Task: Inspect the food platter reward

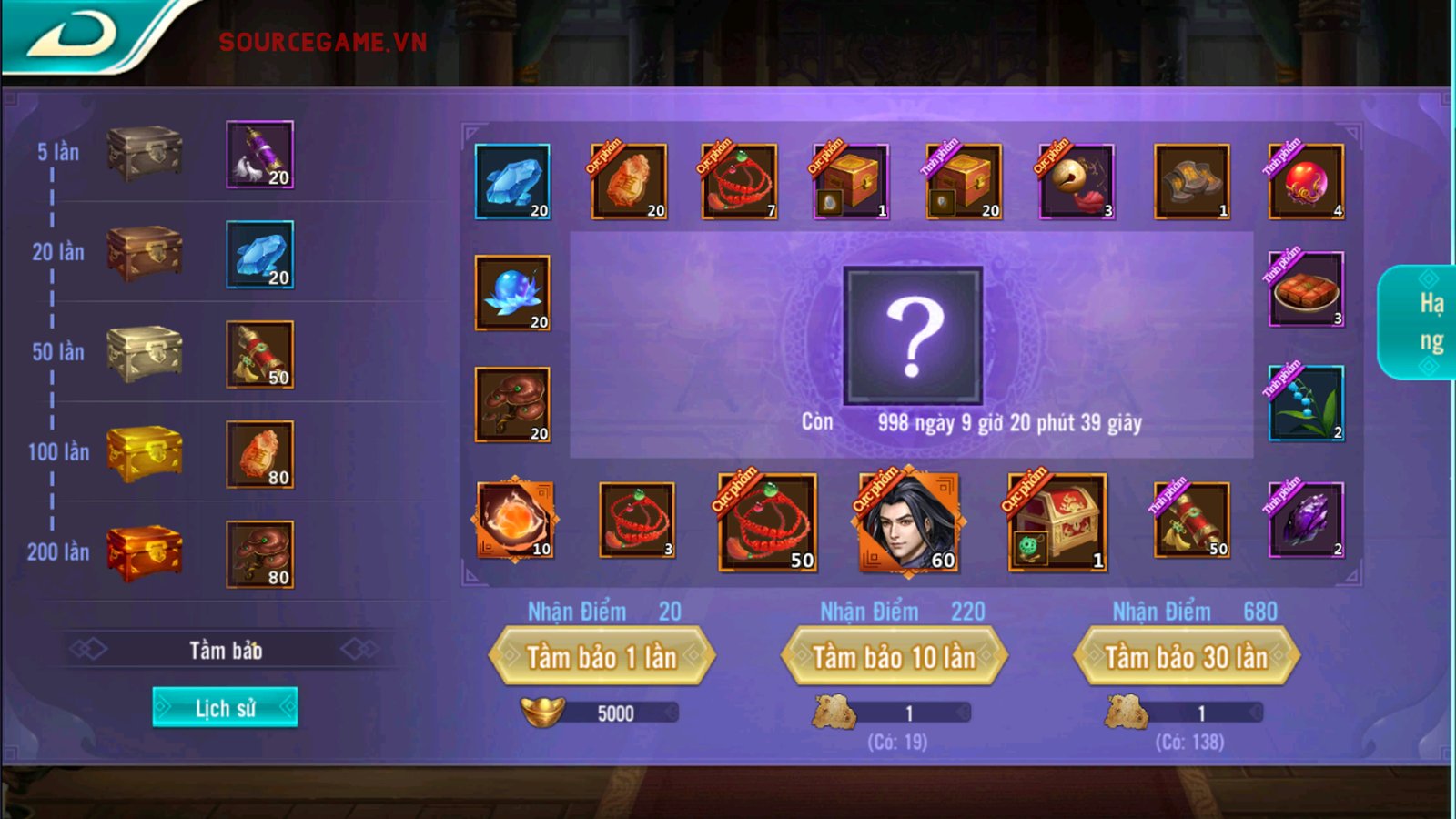Action: [1306, 289]
